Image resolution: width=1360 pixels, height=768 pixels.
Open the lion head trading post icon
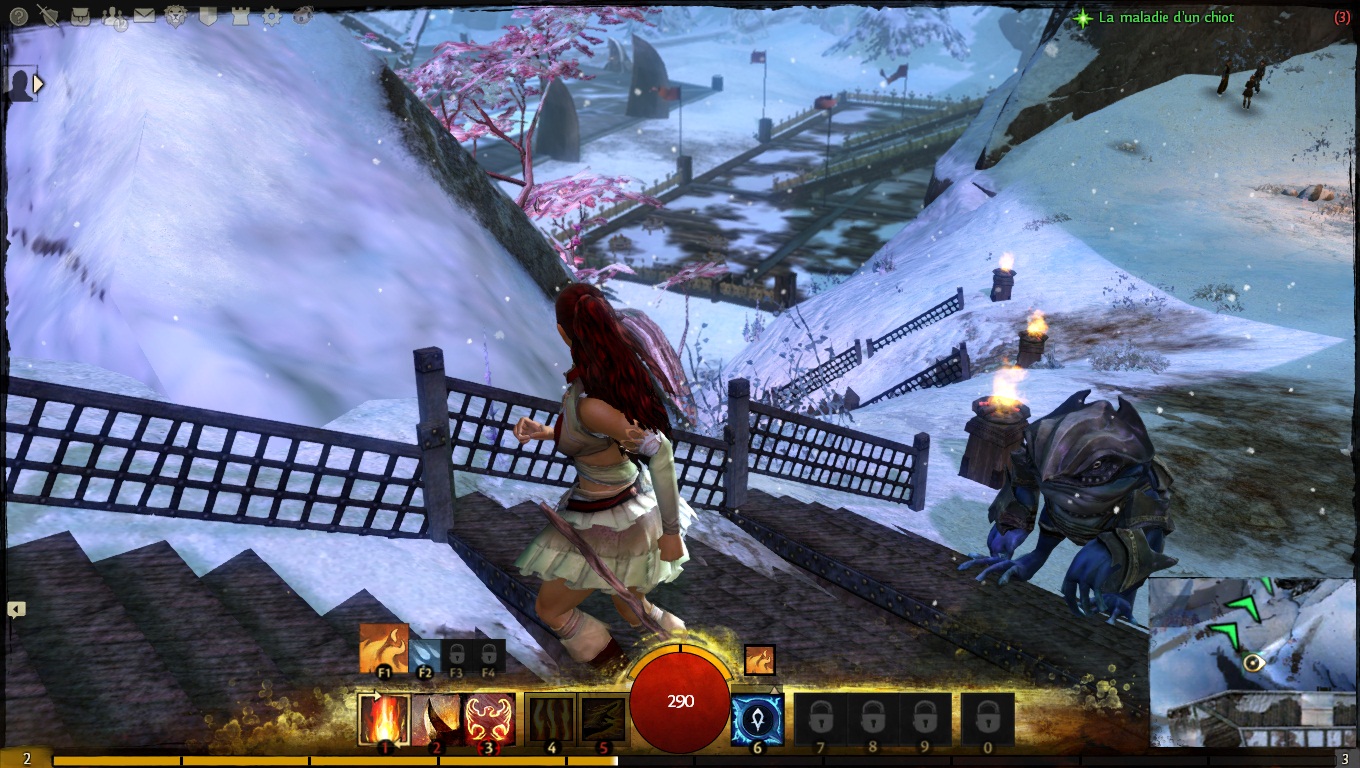[x=176, y=16]
